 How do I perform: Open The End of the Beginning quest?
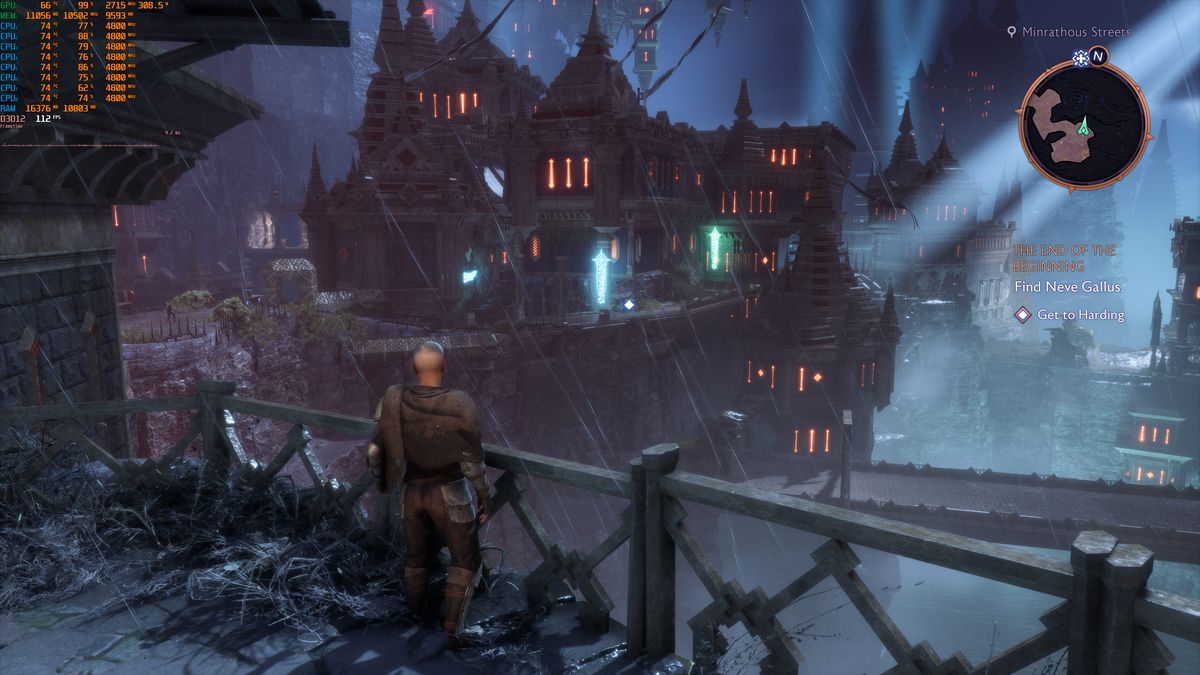[1064, 258]
